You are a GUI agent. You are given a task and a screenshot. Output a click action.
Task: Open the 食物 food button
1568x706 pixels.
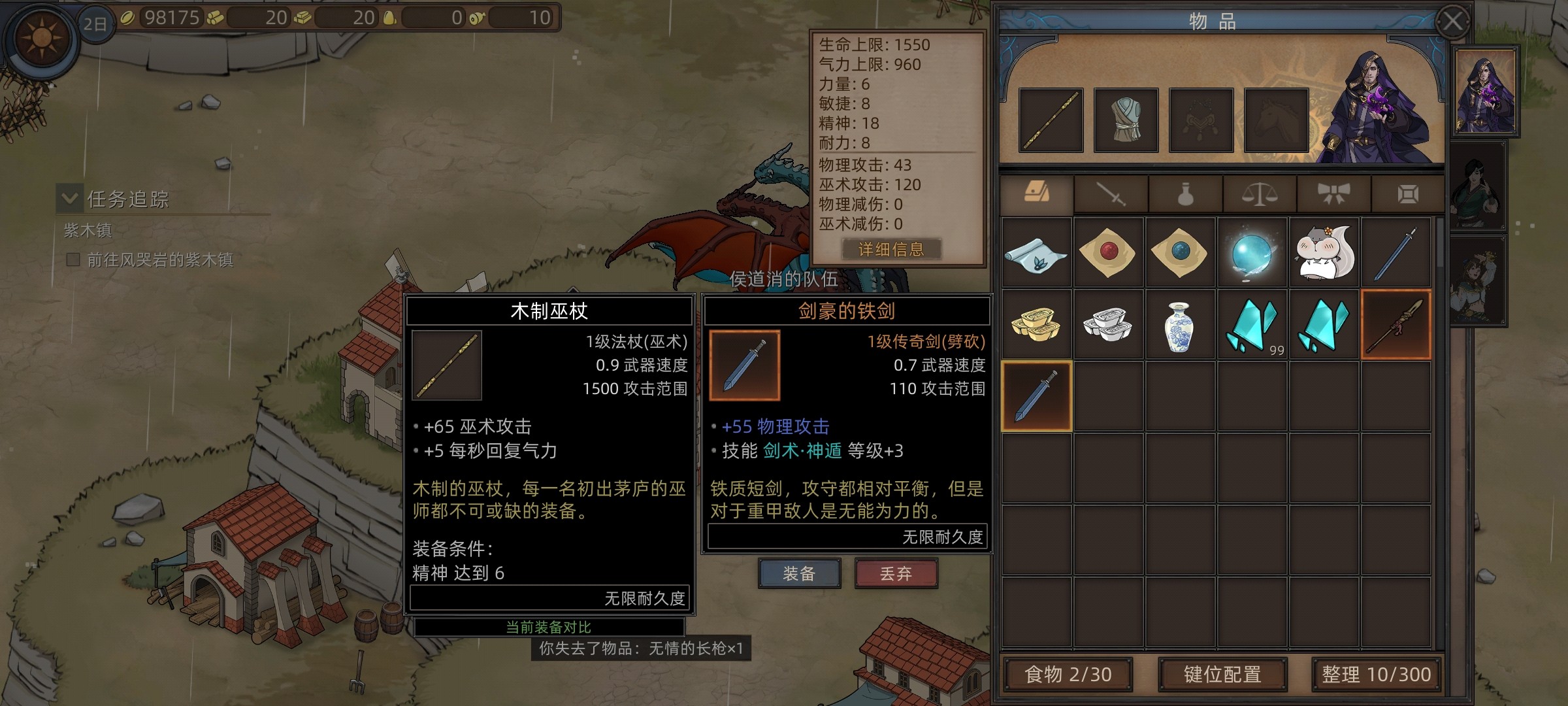coord(1068,674)
